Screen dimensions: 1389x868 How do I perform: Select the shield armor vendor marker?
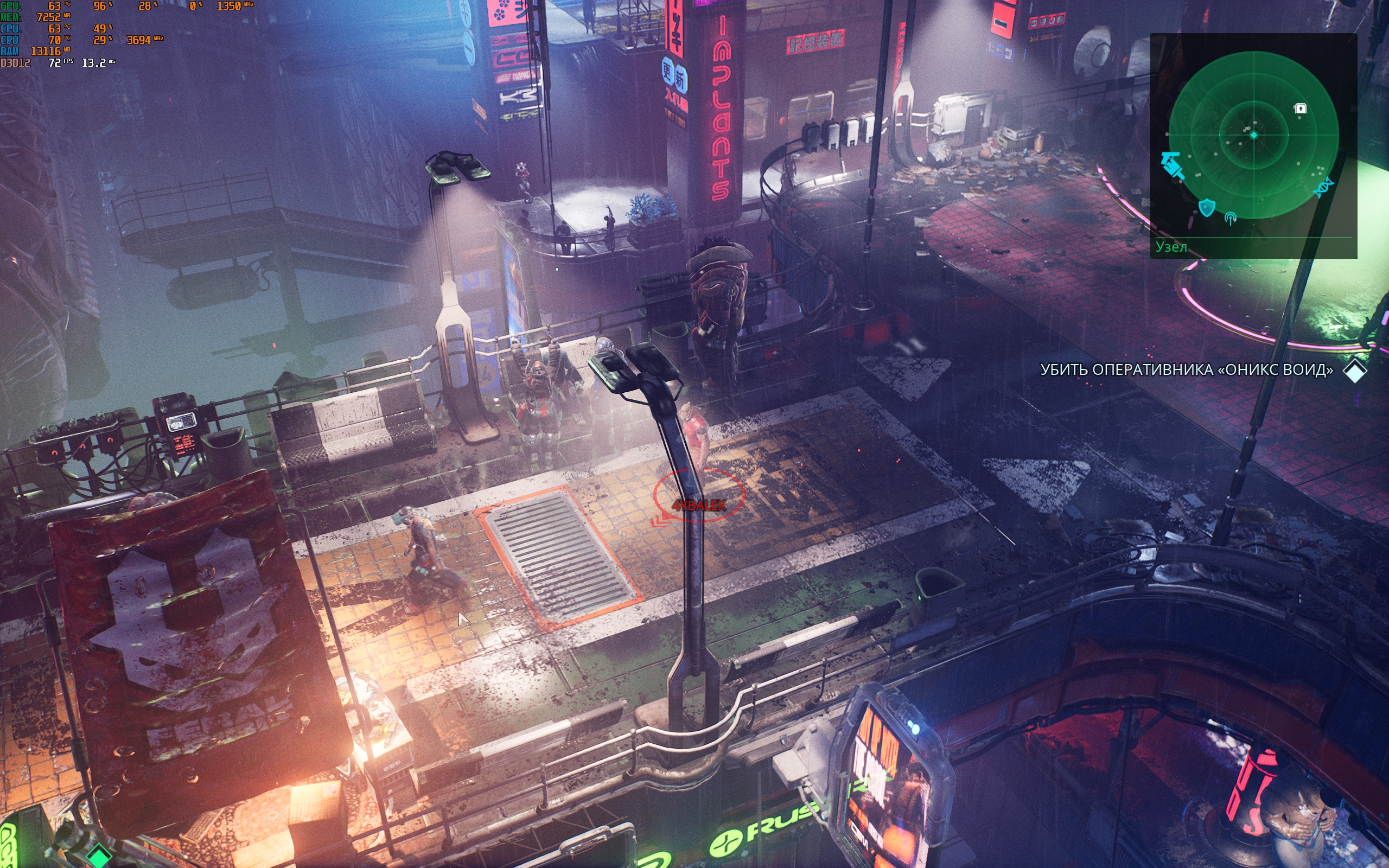pyautogui.click(x=1207, y=207)
